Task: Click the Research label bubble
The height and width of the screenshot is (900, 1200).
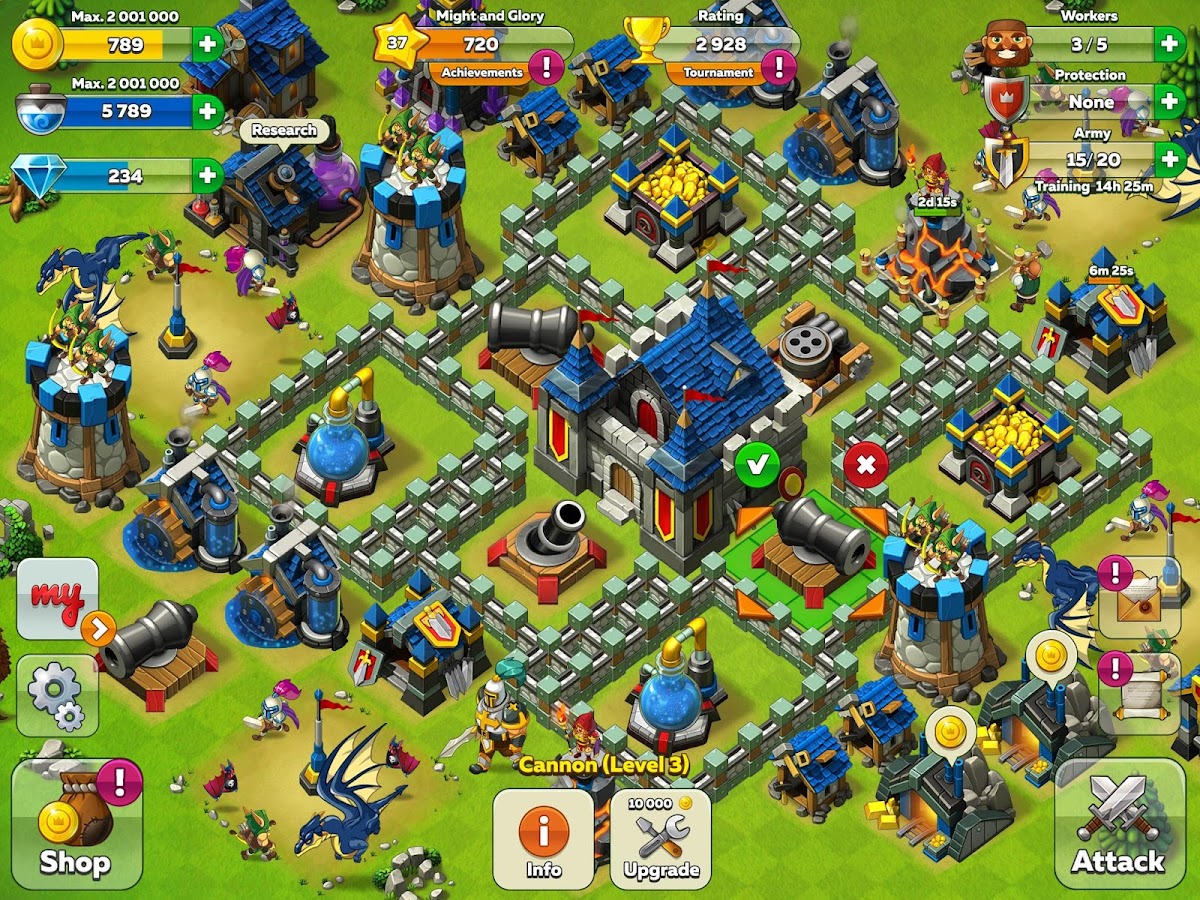Action: [284, 130]
